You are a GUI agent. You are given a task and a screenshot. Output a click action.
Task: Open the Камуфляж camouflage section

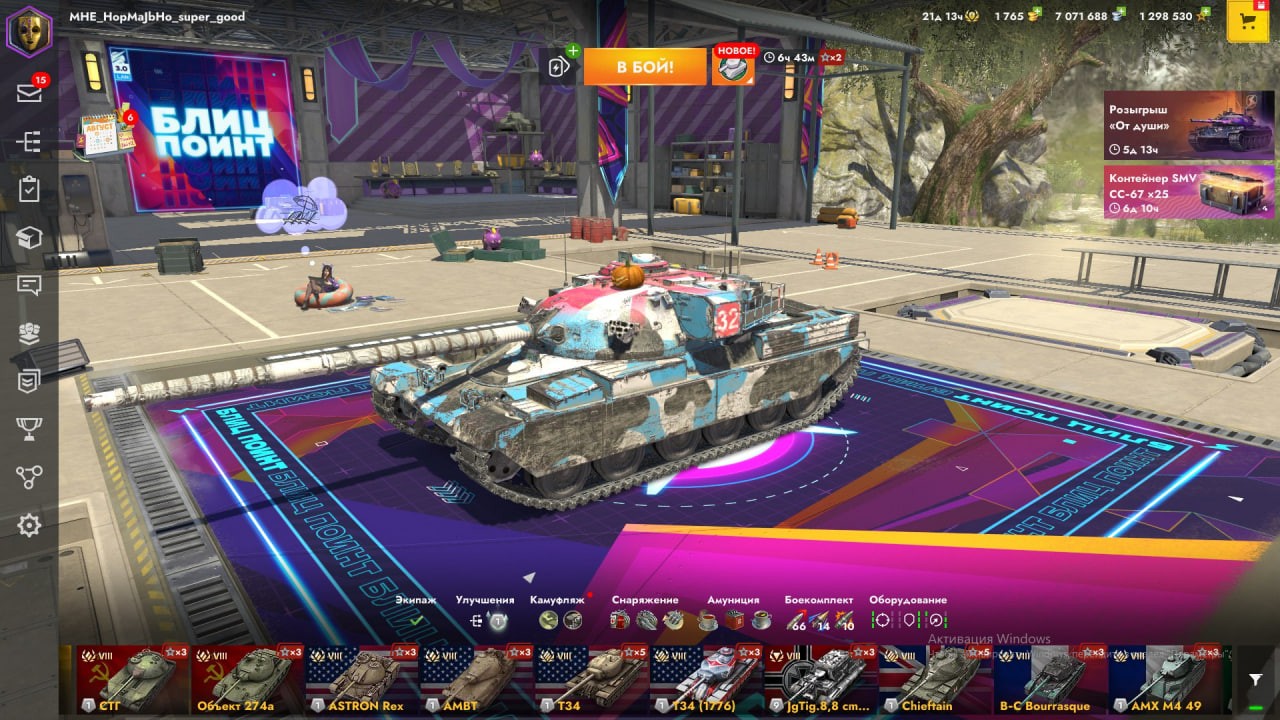[559, 620]
